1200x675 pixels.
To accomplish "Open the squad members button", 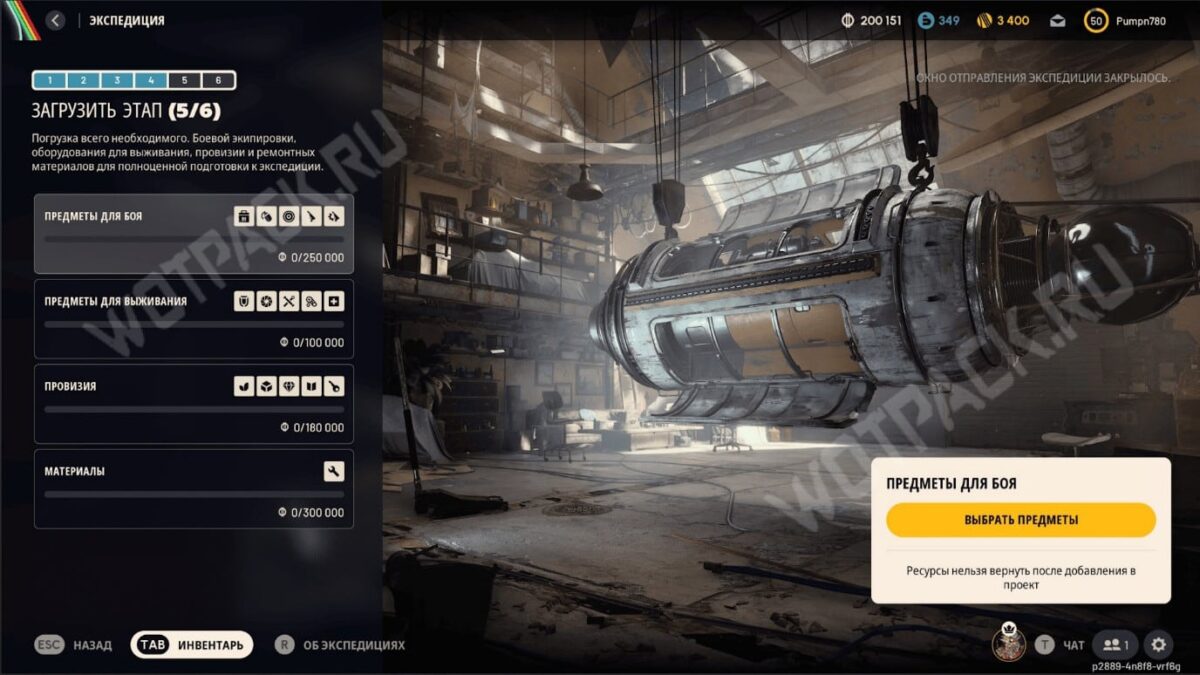I will (1115, 645).
